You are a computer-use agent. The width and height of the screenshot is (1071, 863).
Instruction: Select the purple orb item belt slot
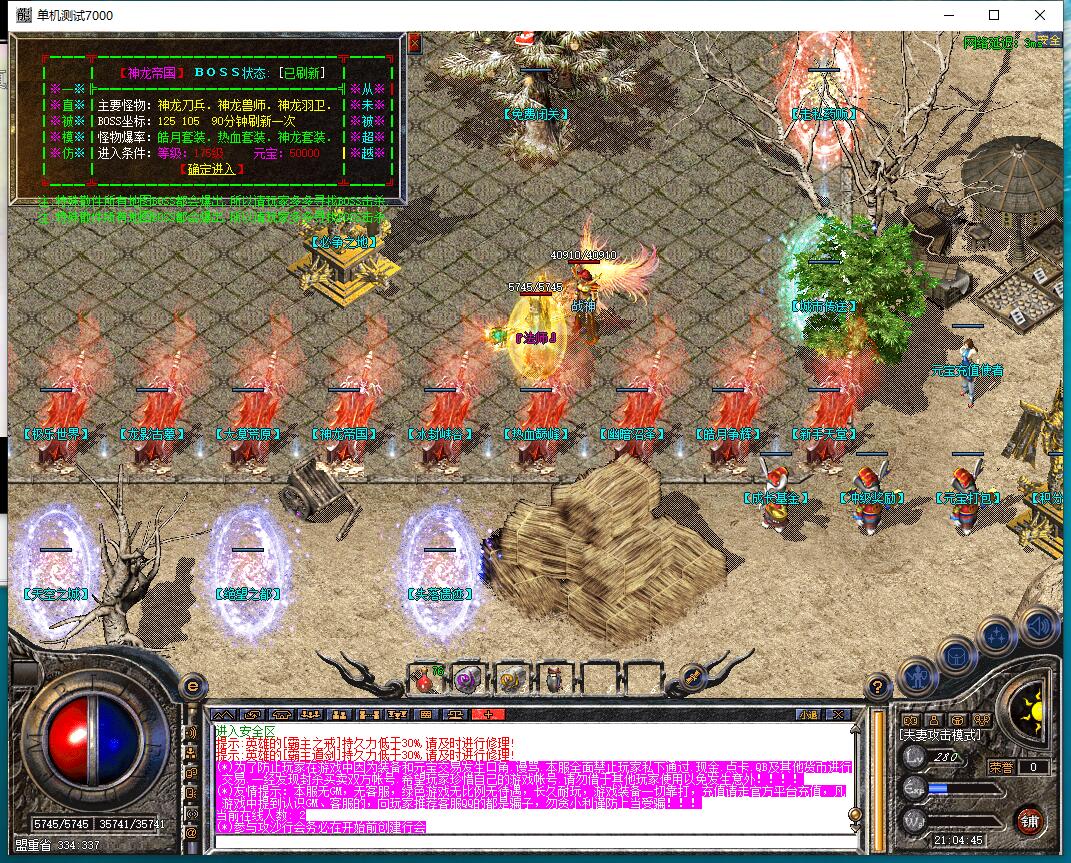click(466, 678)
